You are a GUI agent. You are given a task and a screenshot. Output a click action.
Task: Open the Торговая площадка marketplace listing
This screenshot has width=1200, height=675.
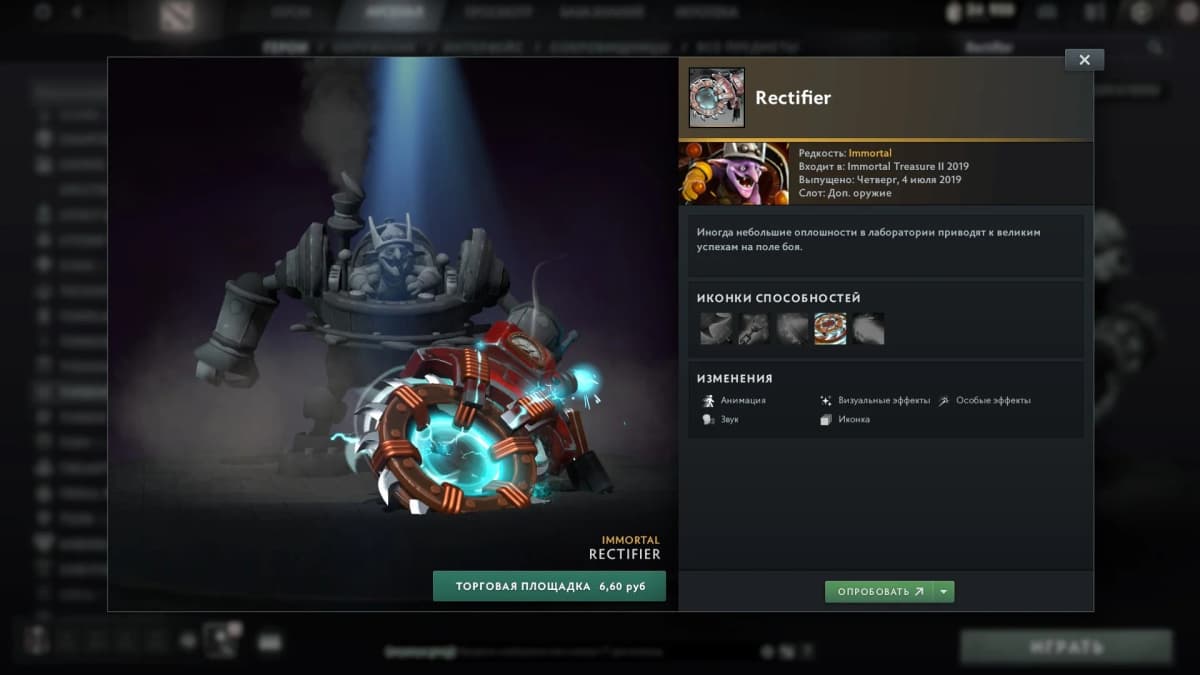549,586
